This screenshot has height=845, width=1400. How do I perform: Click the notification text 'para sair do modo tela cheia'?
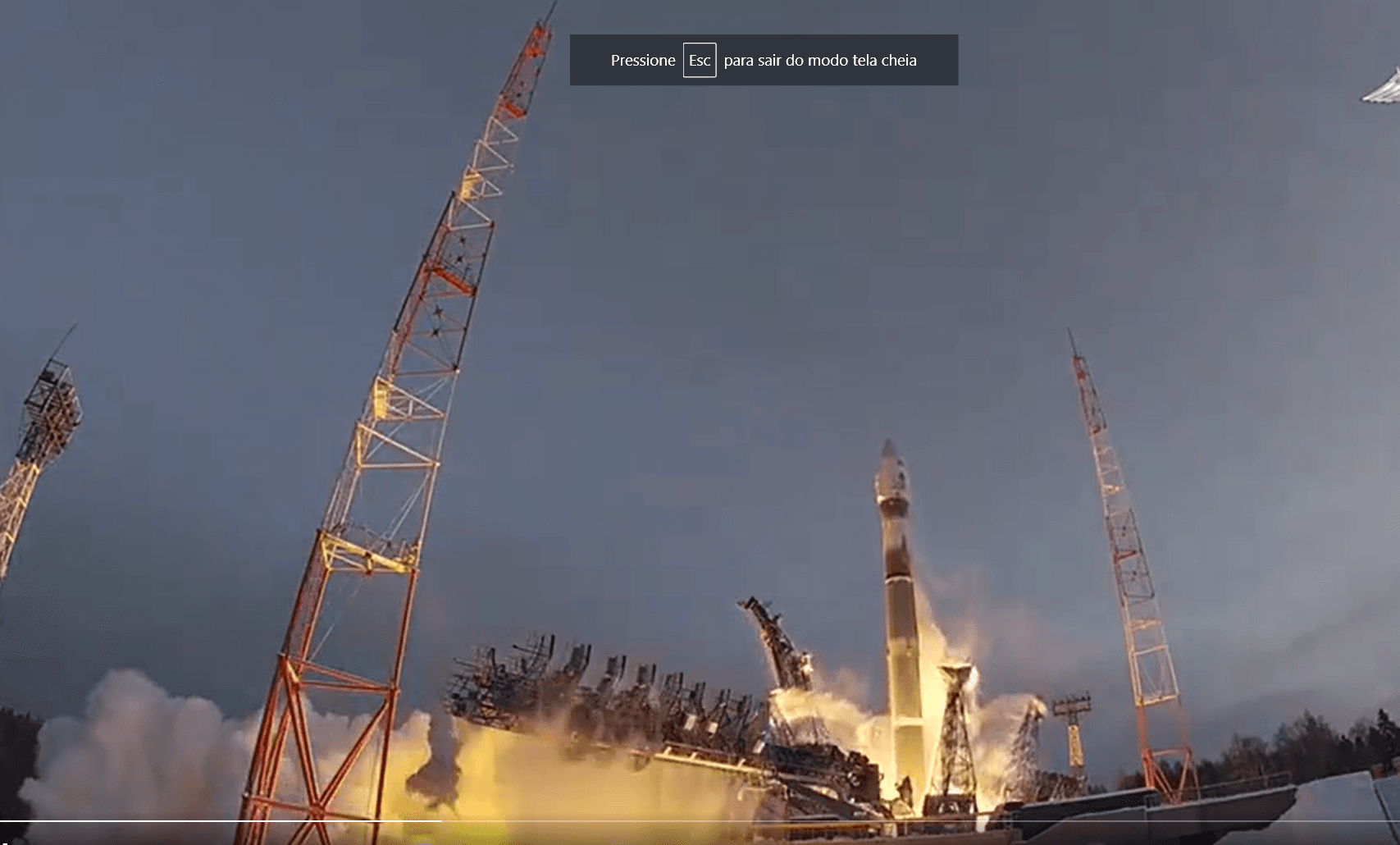click(820, 61)
